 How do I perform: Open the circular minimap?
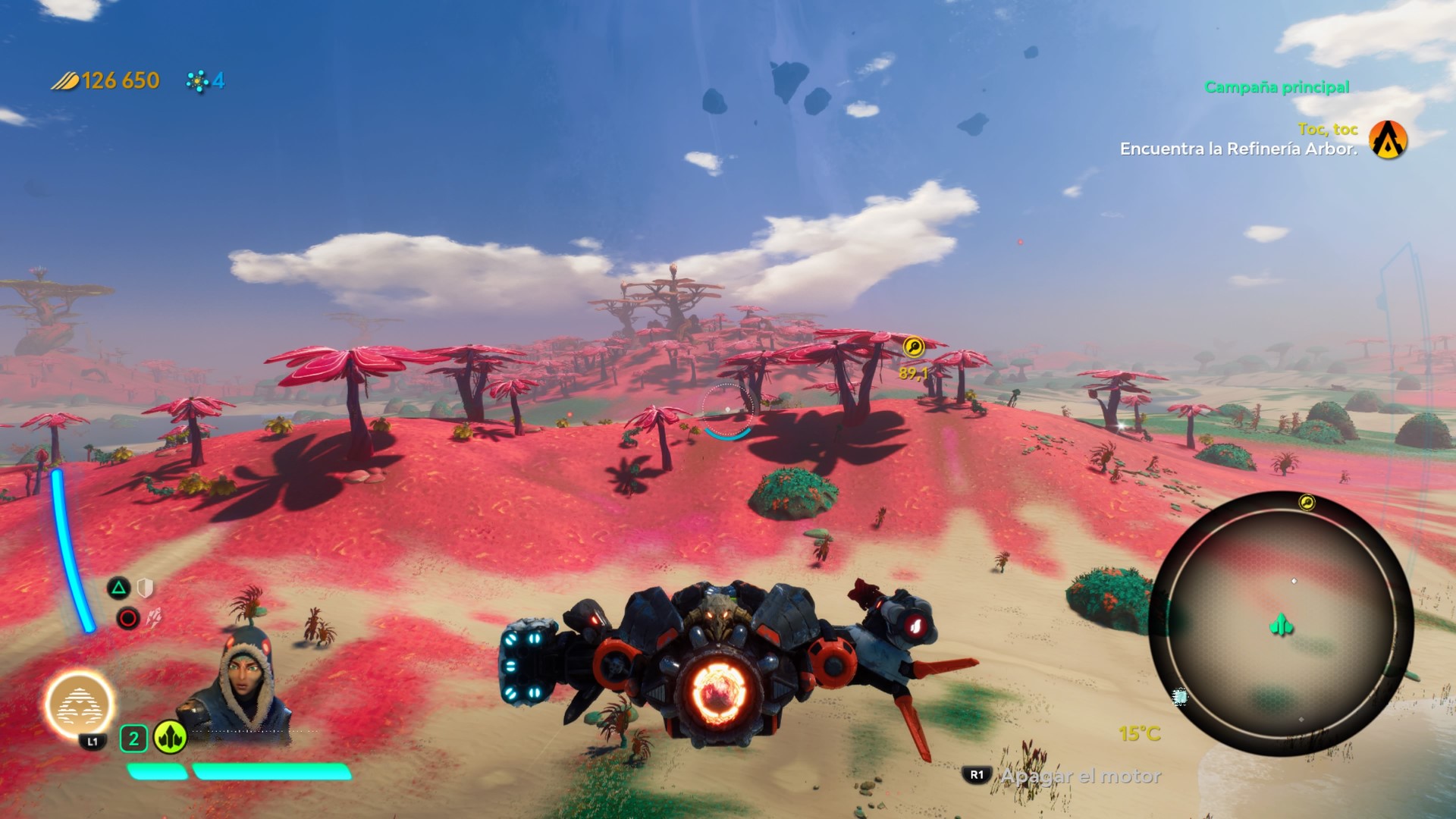(1280, 623)
